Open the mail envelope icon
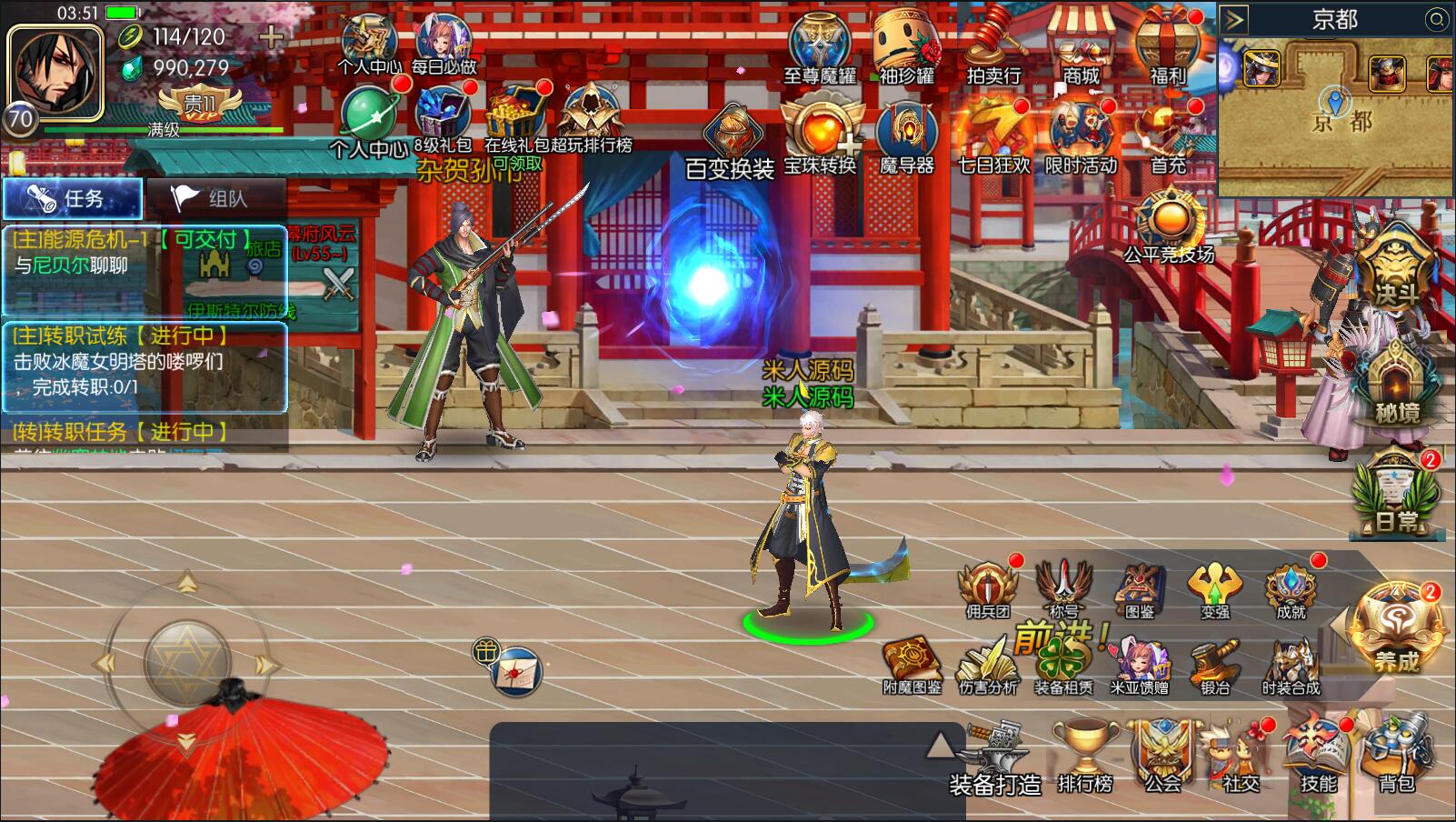The height and width of the screenshot is (822, 1456). tap(516, 673)
